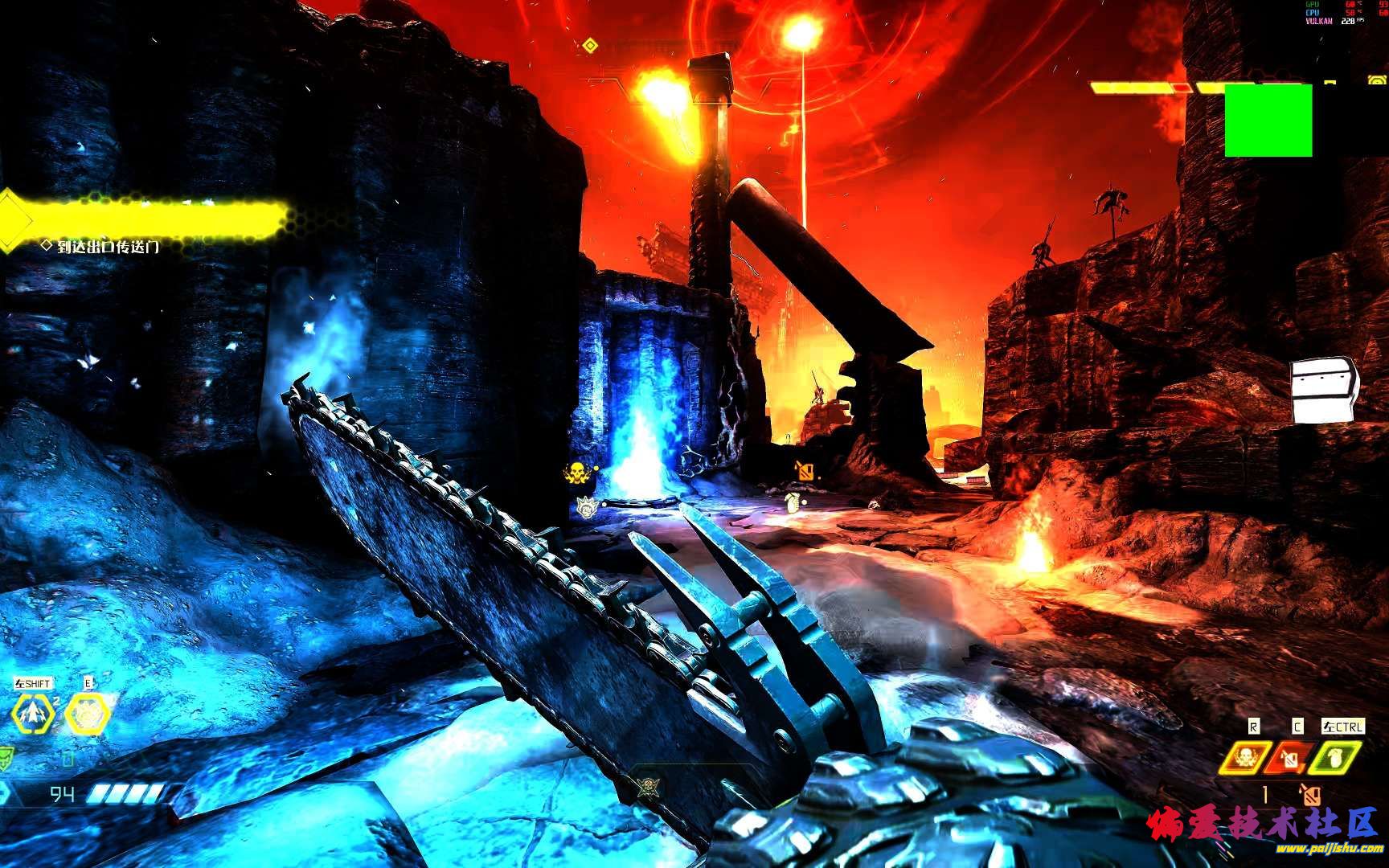The height and width of the screenshot is (868, 1389).
Task: Select the glowing yellow hexagon equipment icon
Action: pyautogui.click(x=86, y=714)
